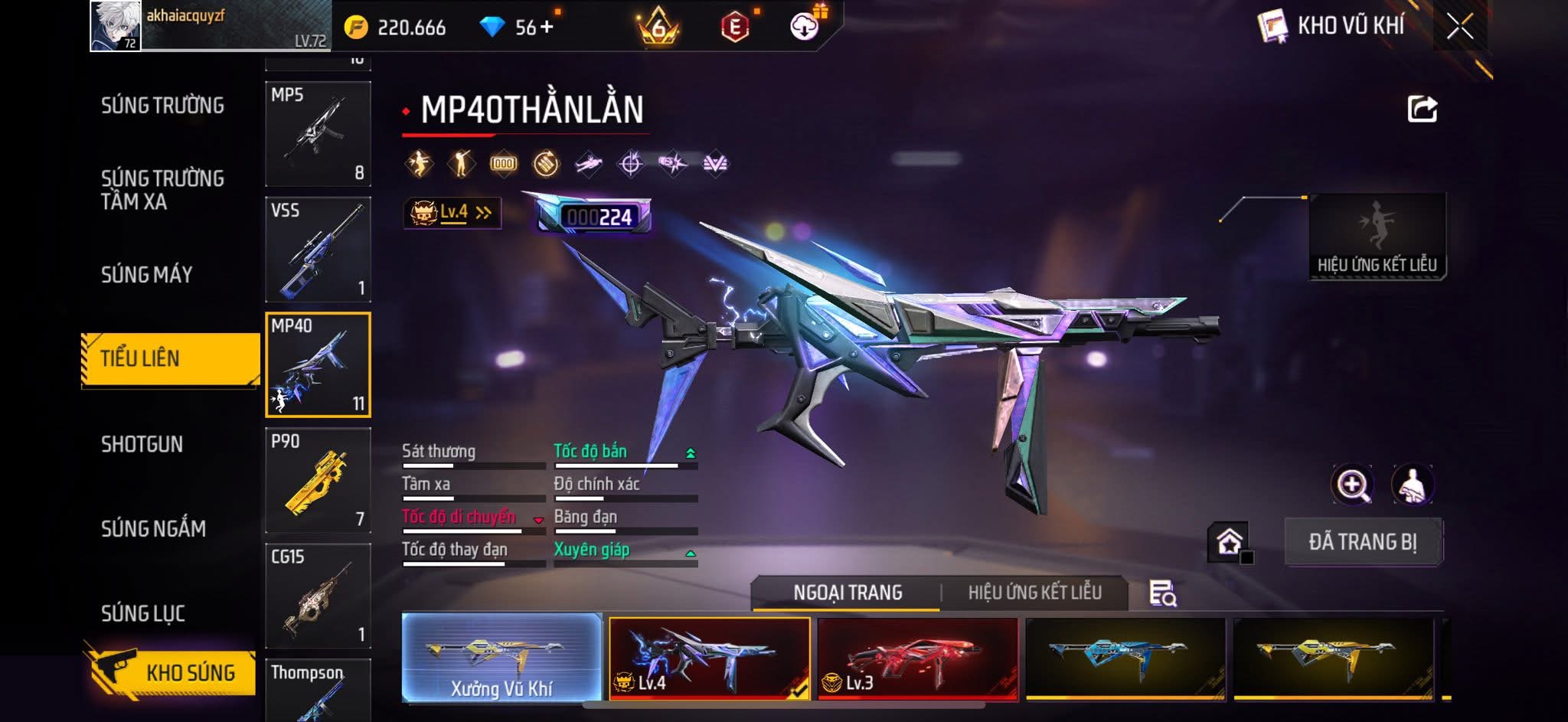Click the Đã Trang Bị button
The image size is (1568, 722).
point(1362,542)
